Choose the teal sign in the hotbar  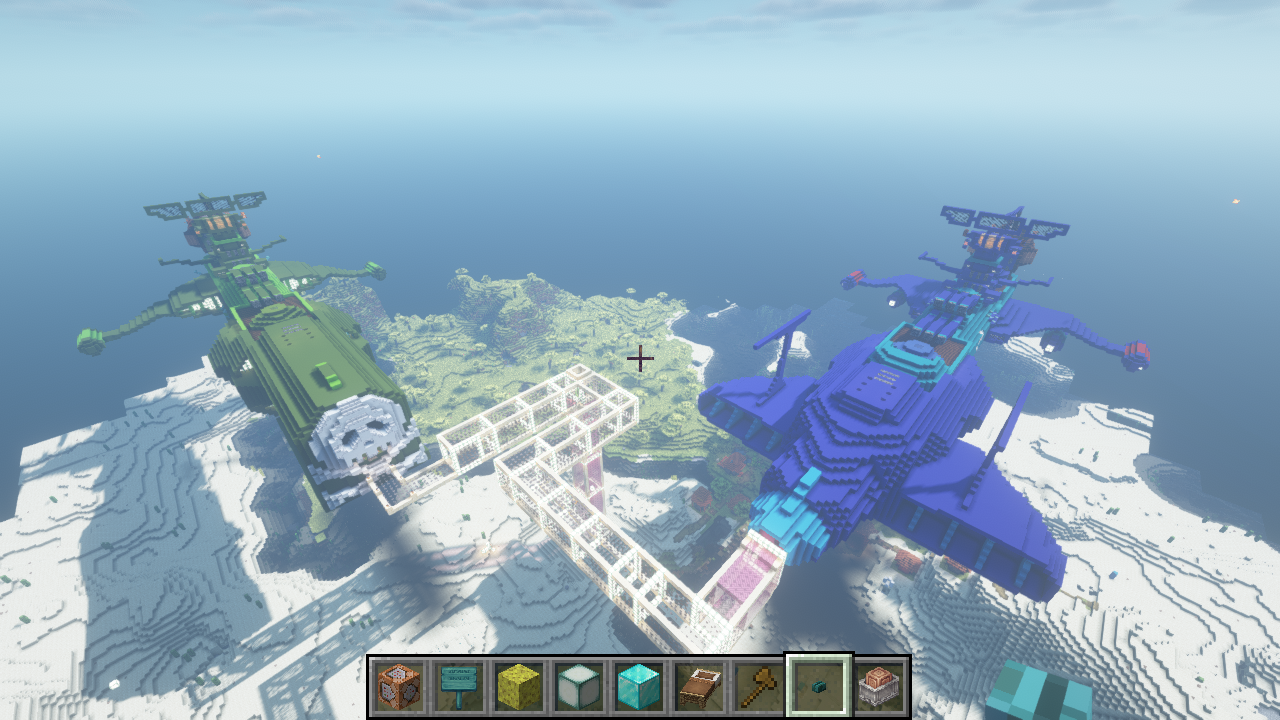coord(459,686)
